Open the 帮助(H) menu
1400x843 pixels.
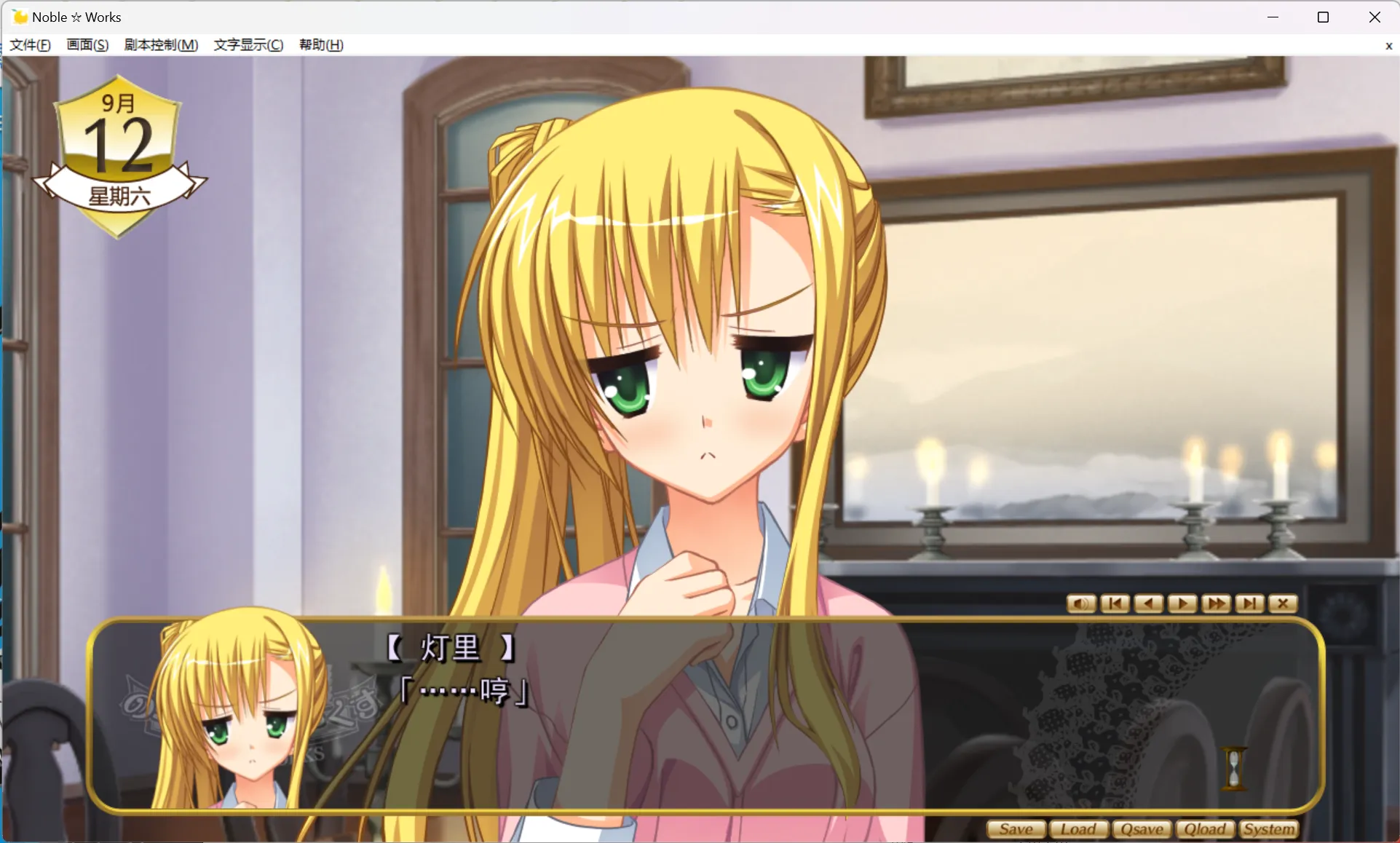pyautogui.click(x=320, y=44)
